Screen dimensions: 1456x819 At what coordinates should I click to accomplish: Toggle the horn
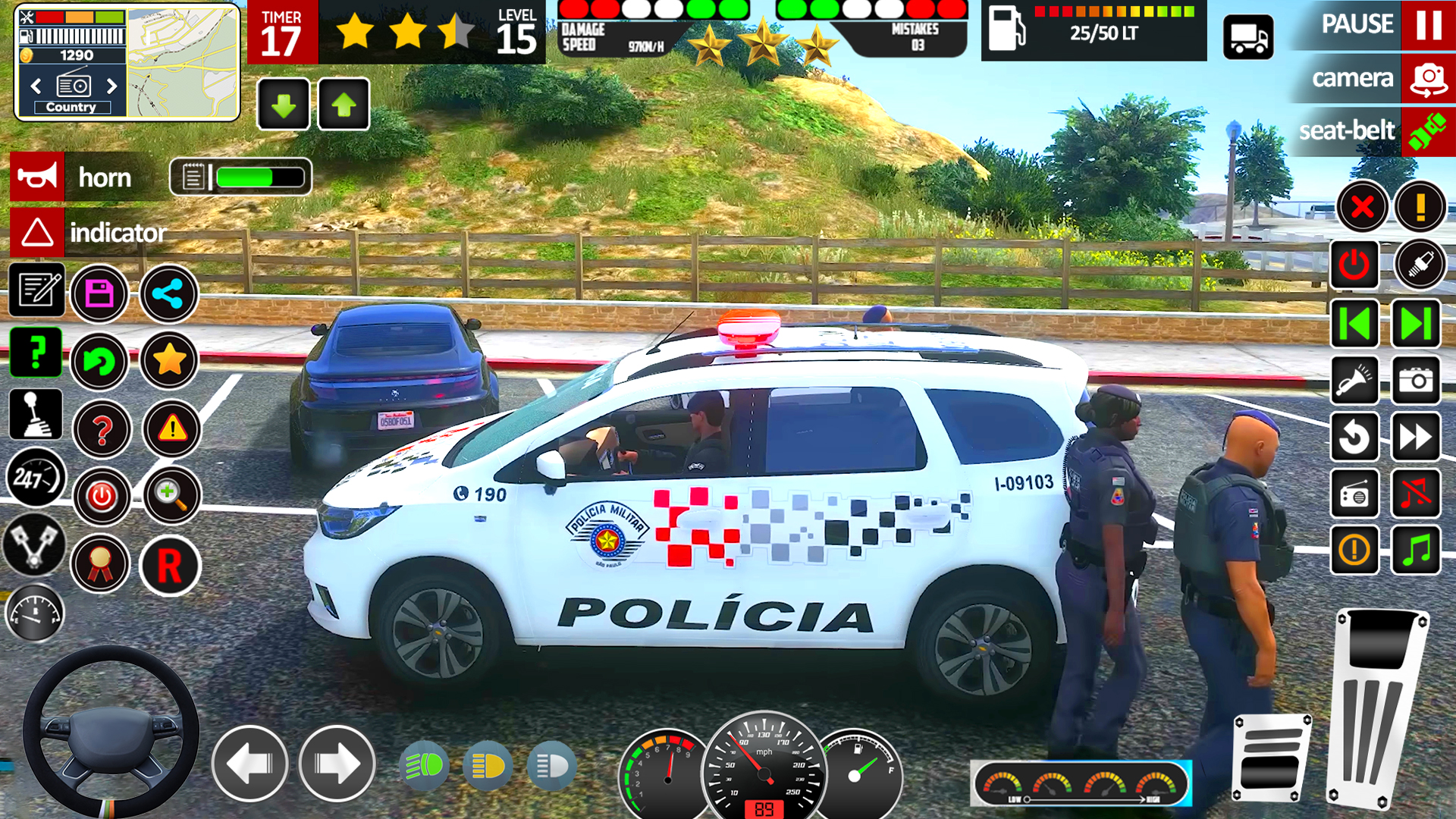point(37,177)
